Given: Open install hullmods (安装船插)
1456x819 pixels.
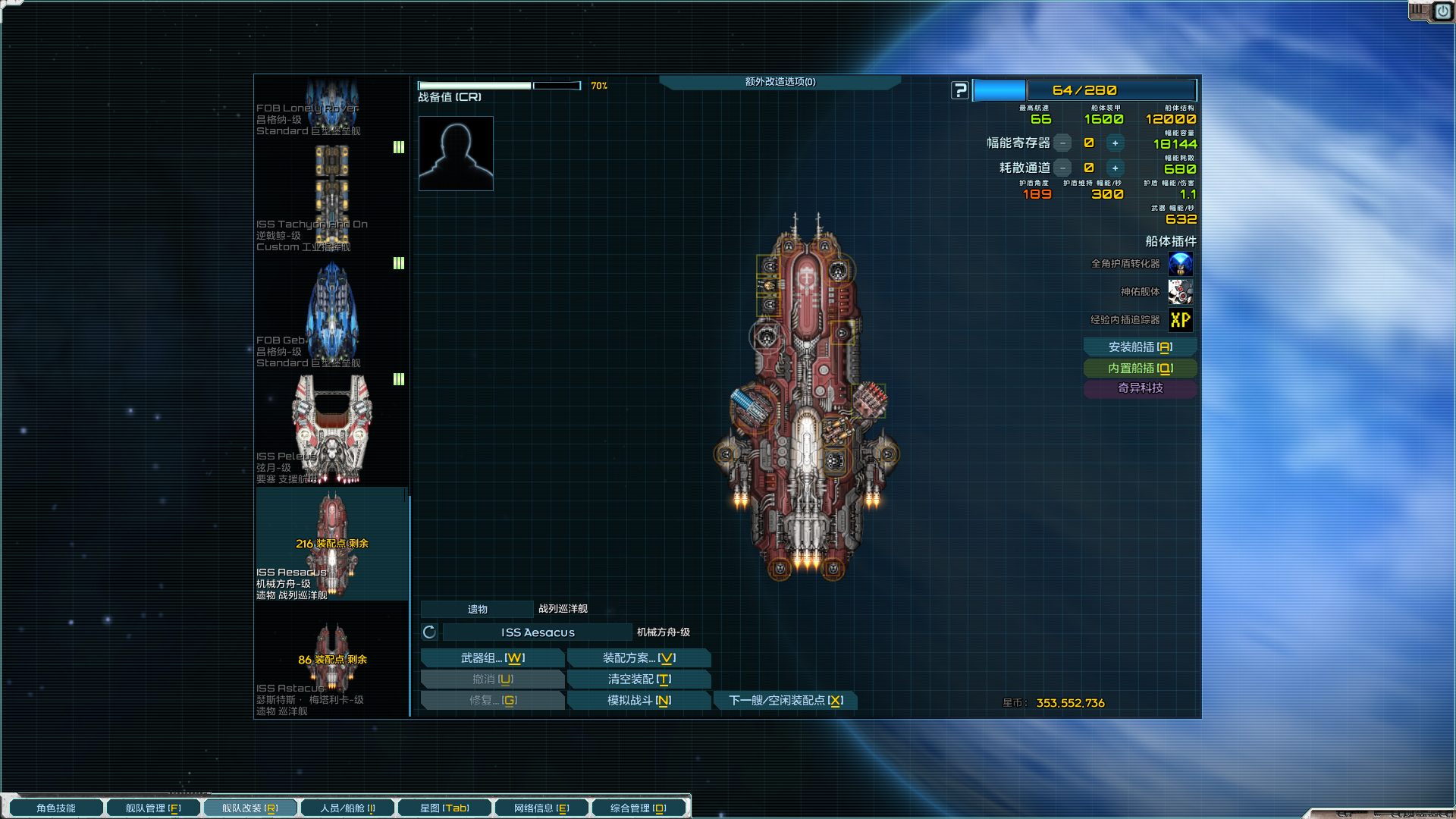Looking at the screenshot, I should pyautogui.click(x=1140, y=347).
